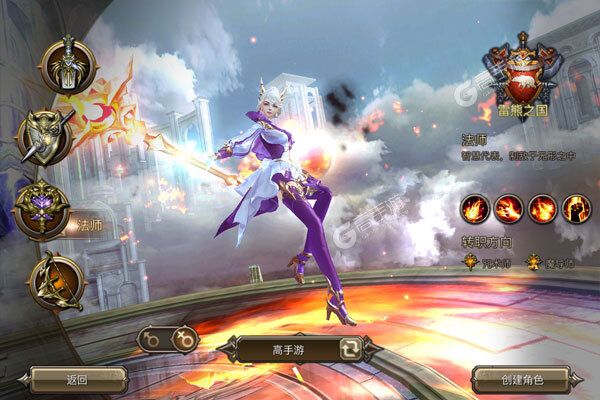Choose the shield and sword class icon
This screenshot has height=400, width=600.
(x=46, y=136)
